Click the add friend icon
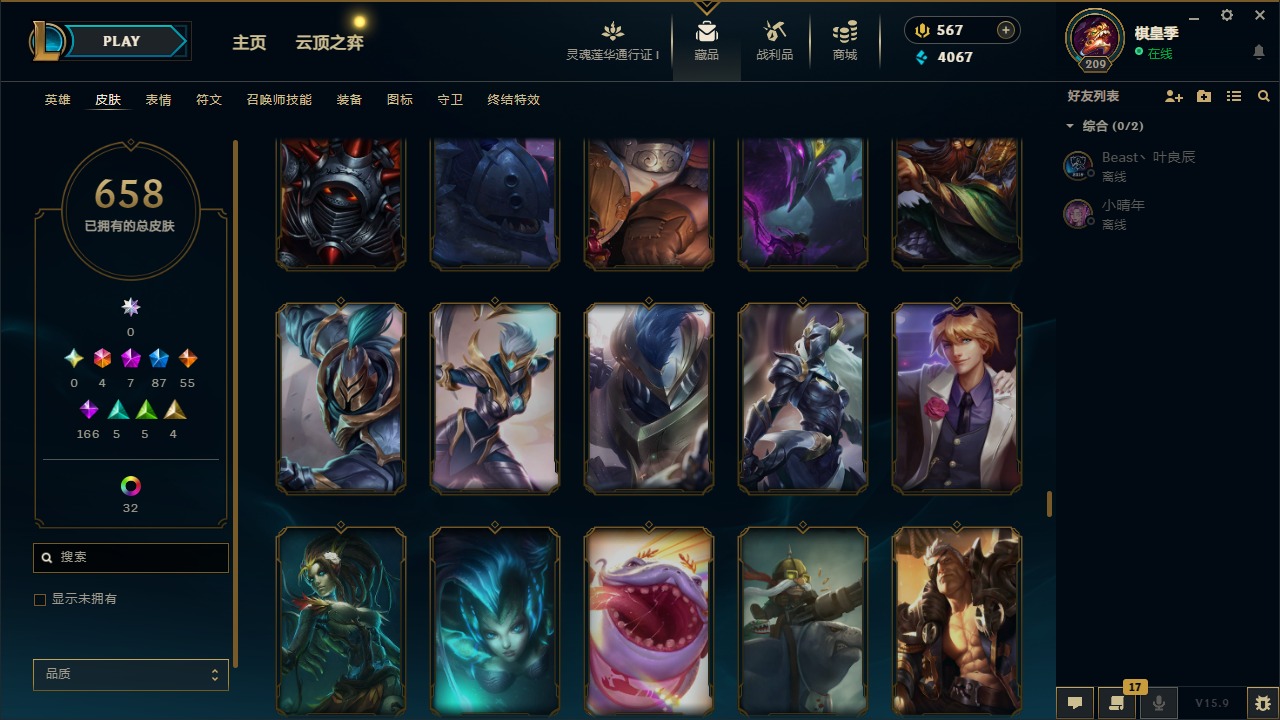The height and width of the screenshot is (720, 1280). (x=1173, y=97)
